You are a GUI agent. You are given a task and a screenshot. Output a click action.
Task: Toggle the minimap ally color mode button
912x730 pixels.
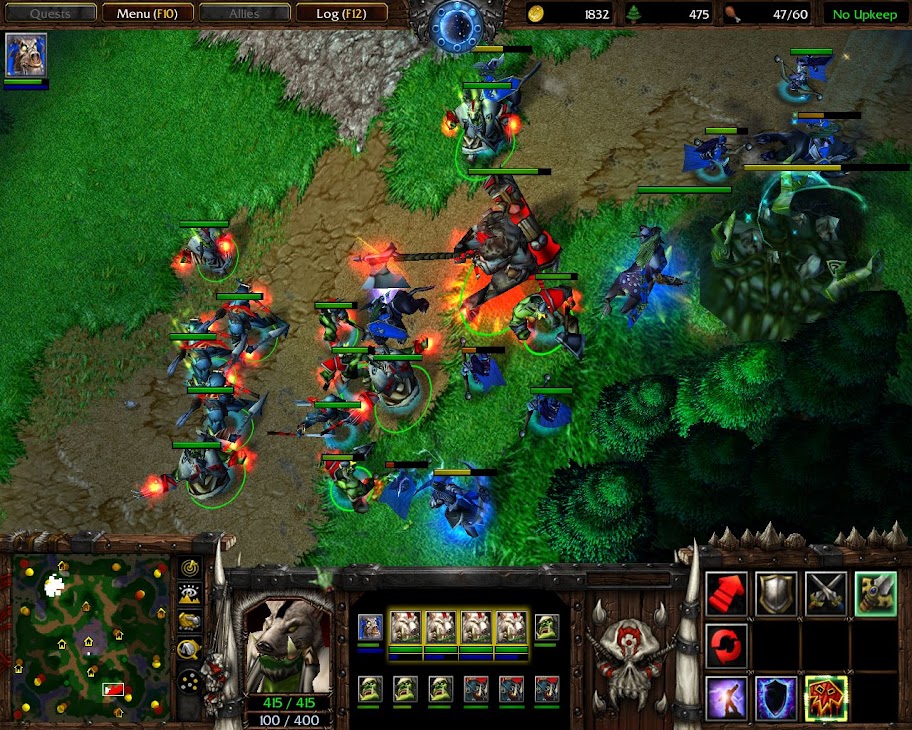point(189,622)
